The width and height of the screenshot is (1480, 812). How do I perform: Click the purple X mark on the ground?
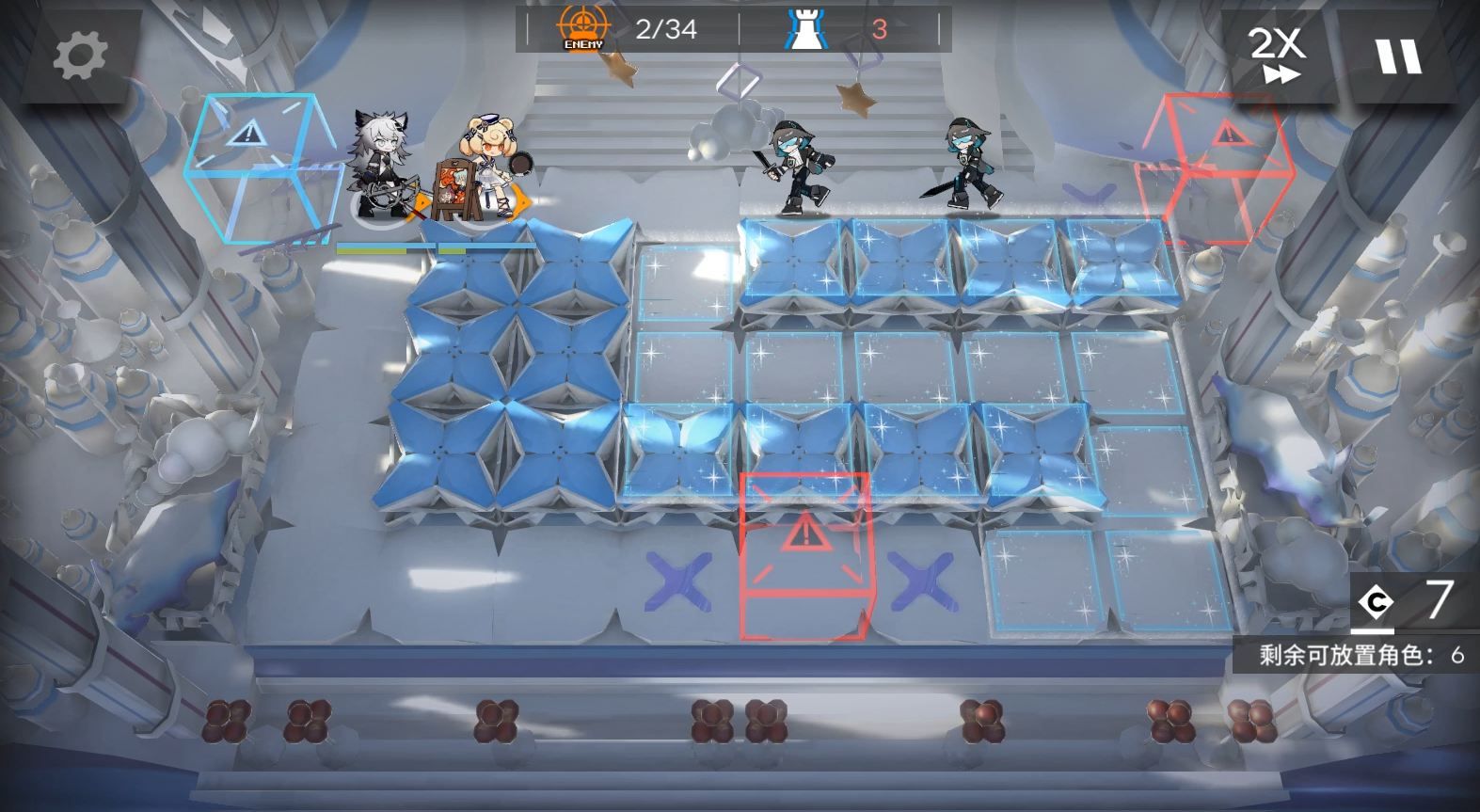point(680,579)
